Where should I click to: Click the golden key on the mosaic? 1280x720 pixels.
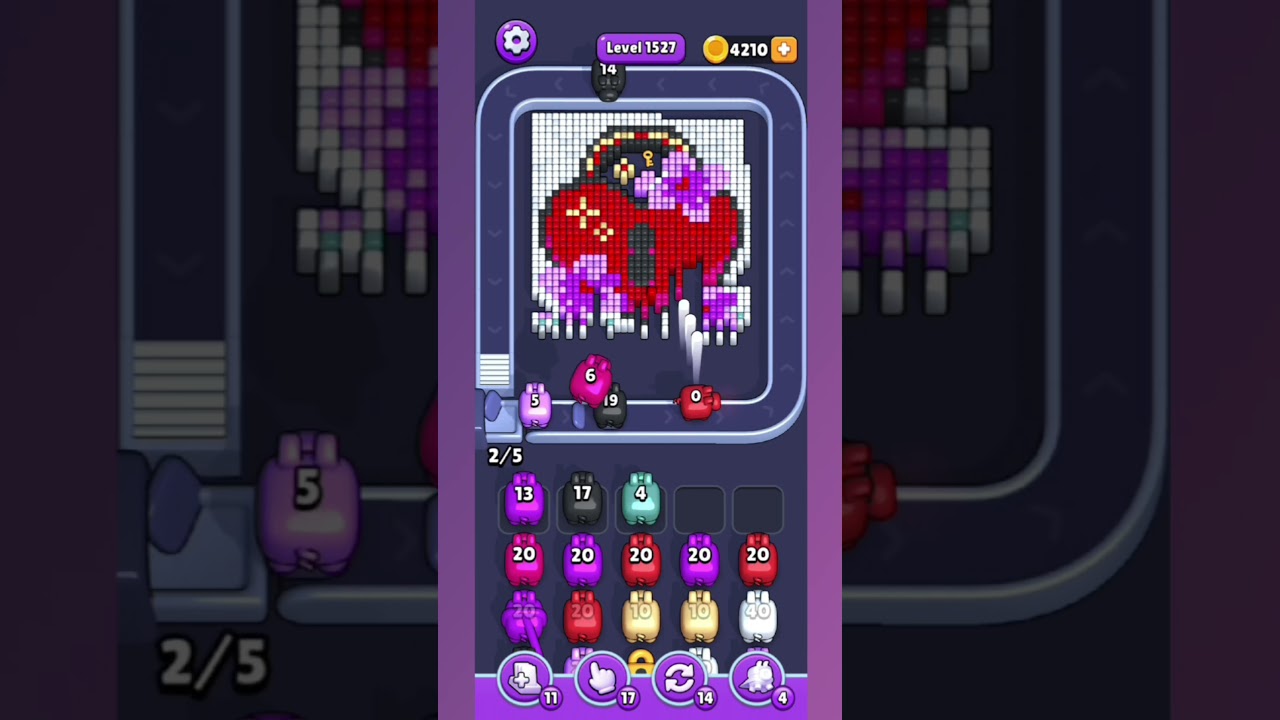click(x=647, y=157)
